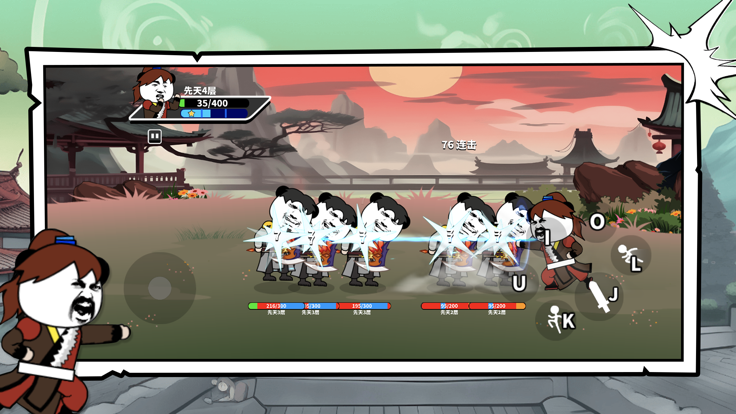This screenshot has width=736, height=414.
Task: Activate the skill button labeled O
Action: coord(597,222)
